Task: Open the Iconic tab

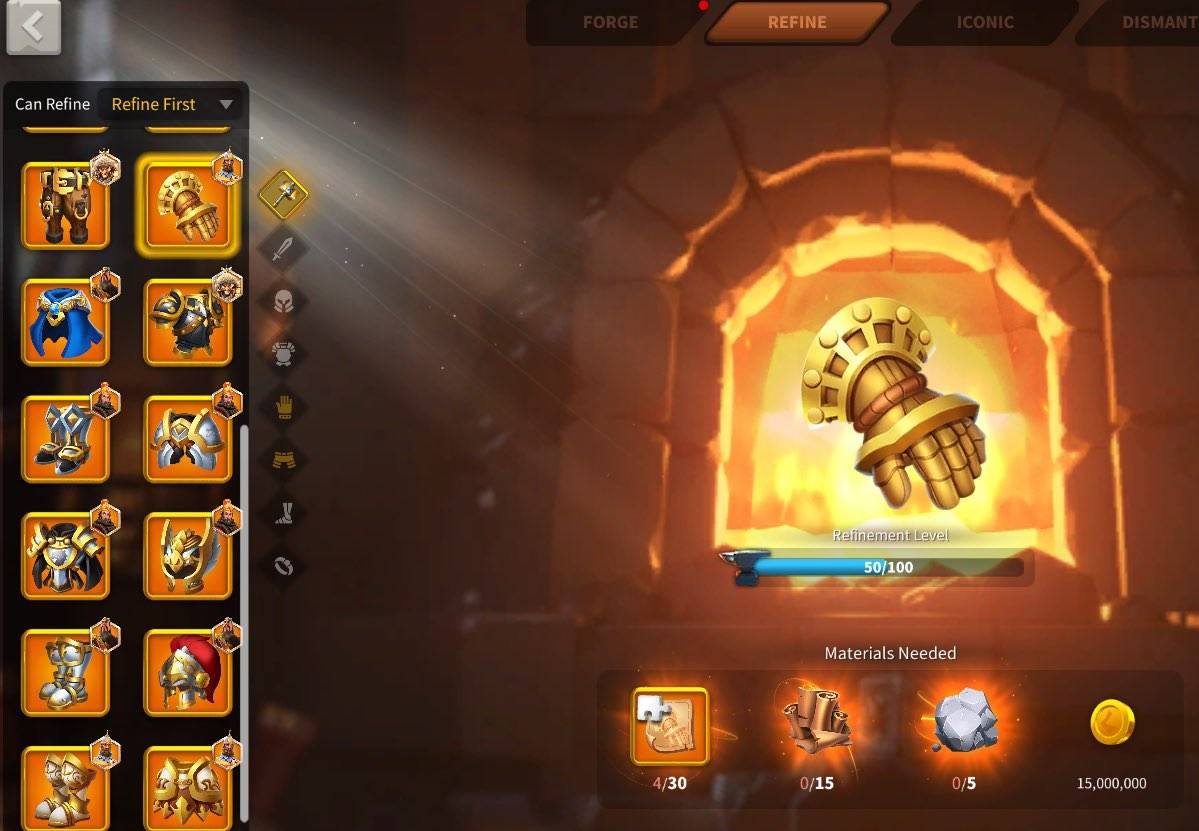Action: tap(984, 22)
